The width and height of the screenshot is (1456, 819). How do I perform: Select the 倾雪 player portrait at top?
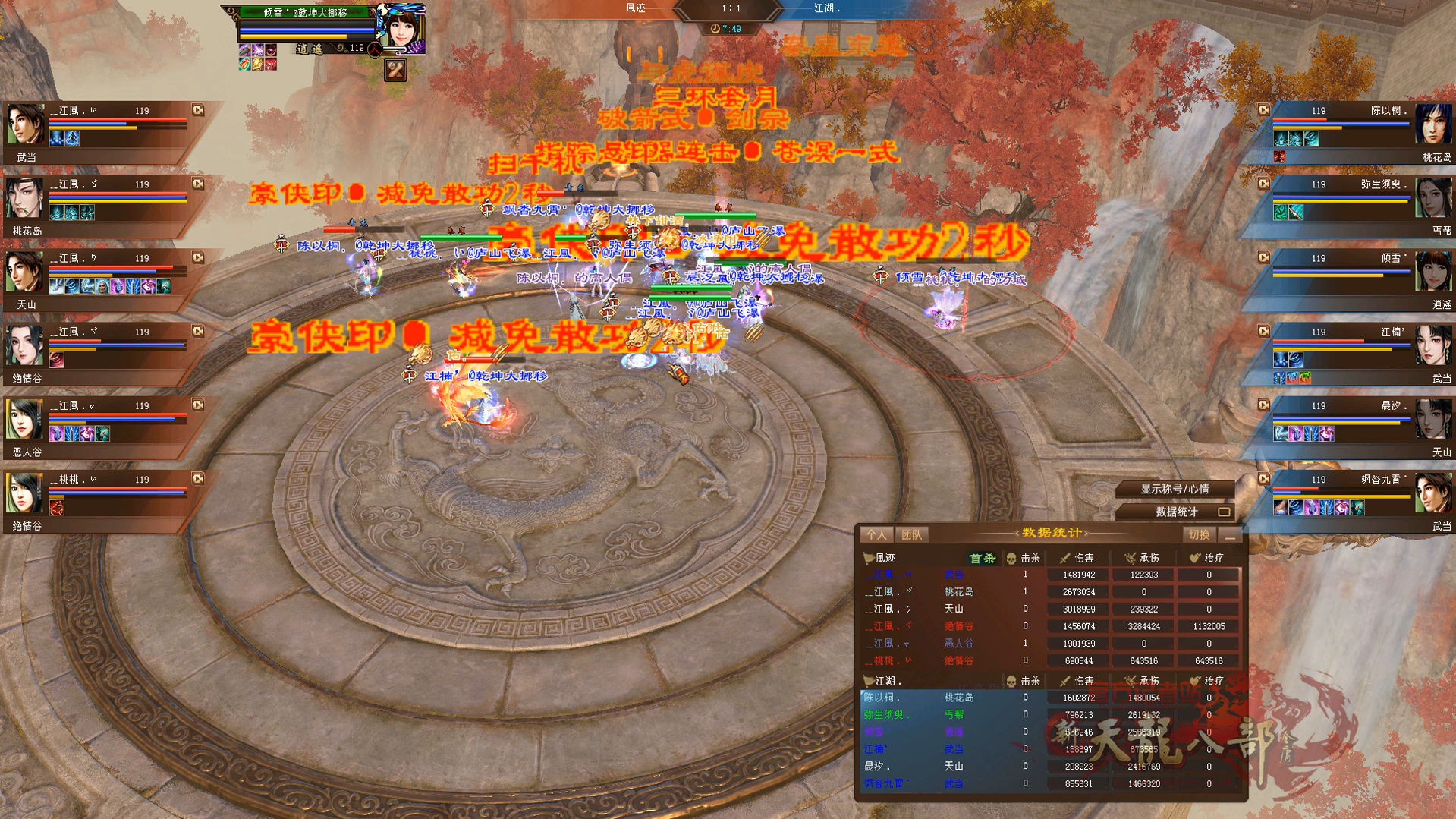(x=403, y=29)
